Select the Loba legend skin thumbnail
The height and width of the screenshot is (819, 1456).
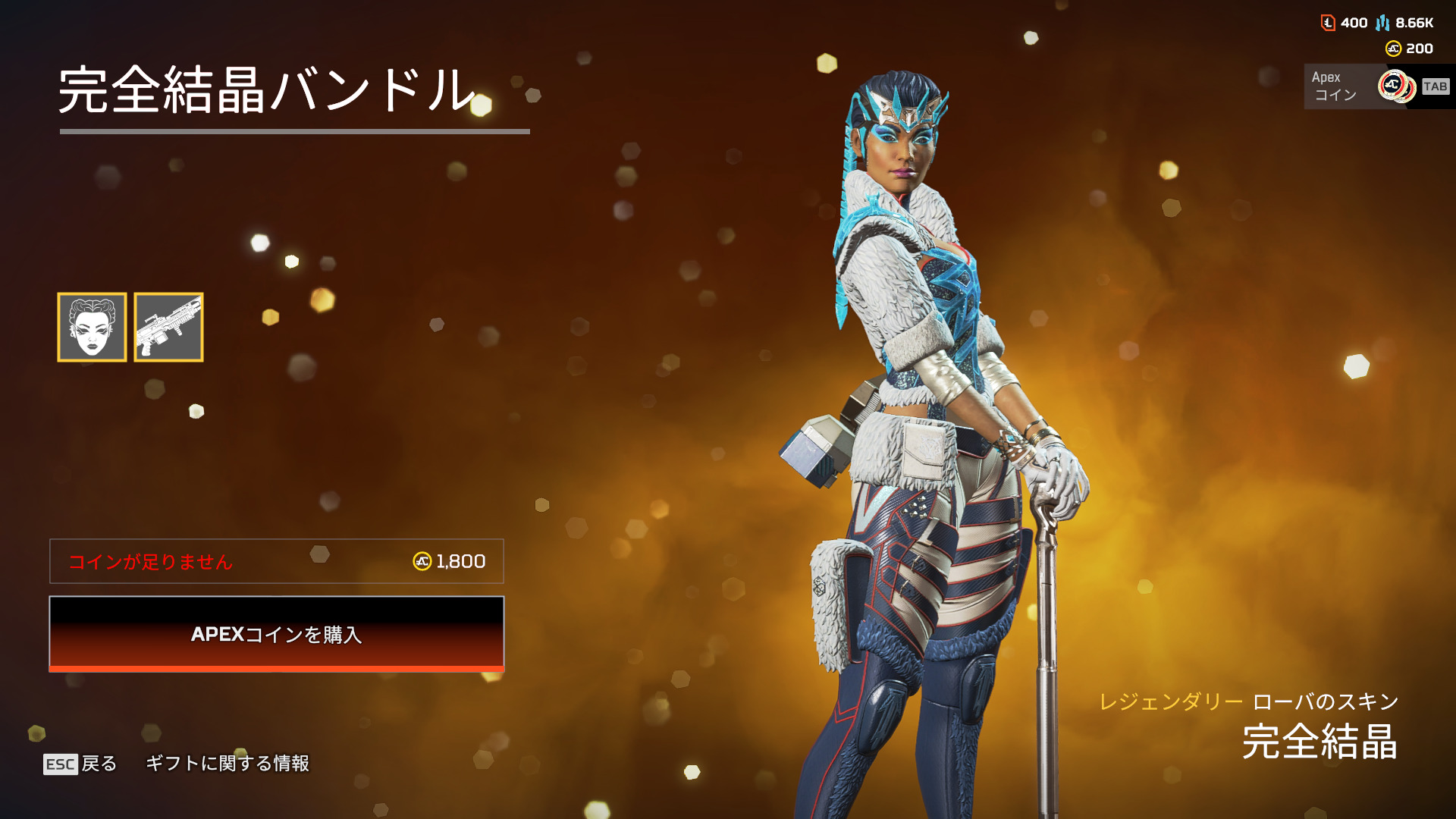tap(92, 327)
